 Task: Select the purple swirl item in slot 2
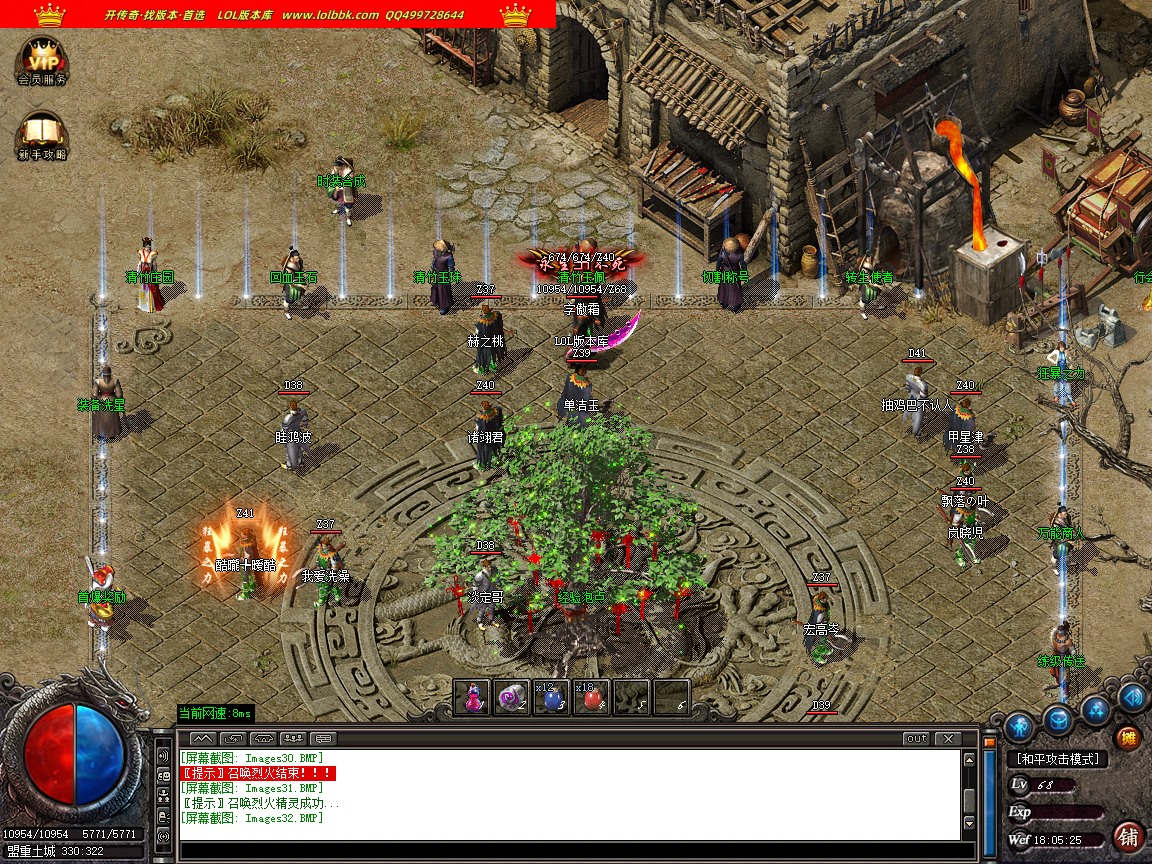click(x=512, y=697)
